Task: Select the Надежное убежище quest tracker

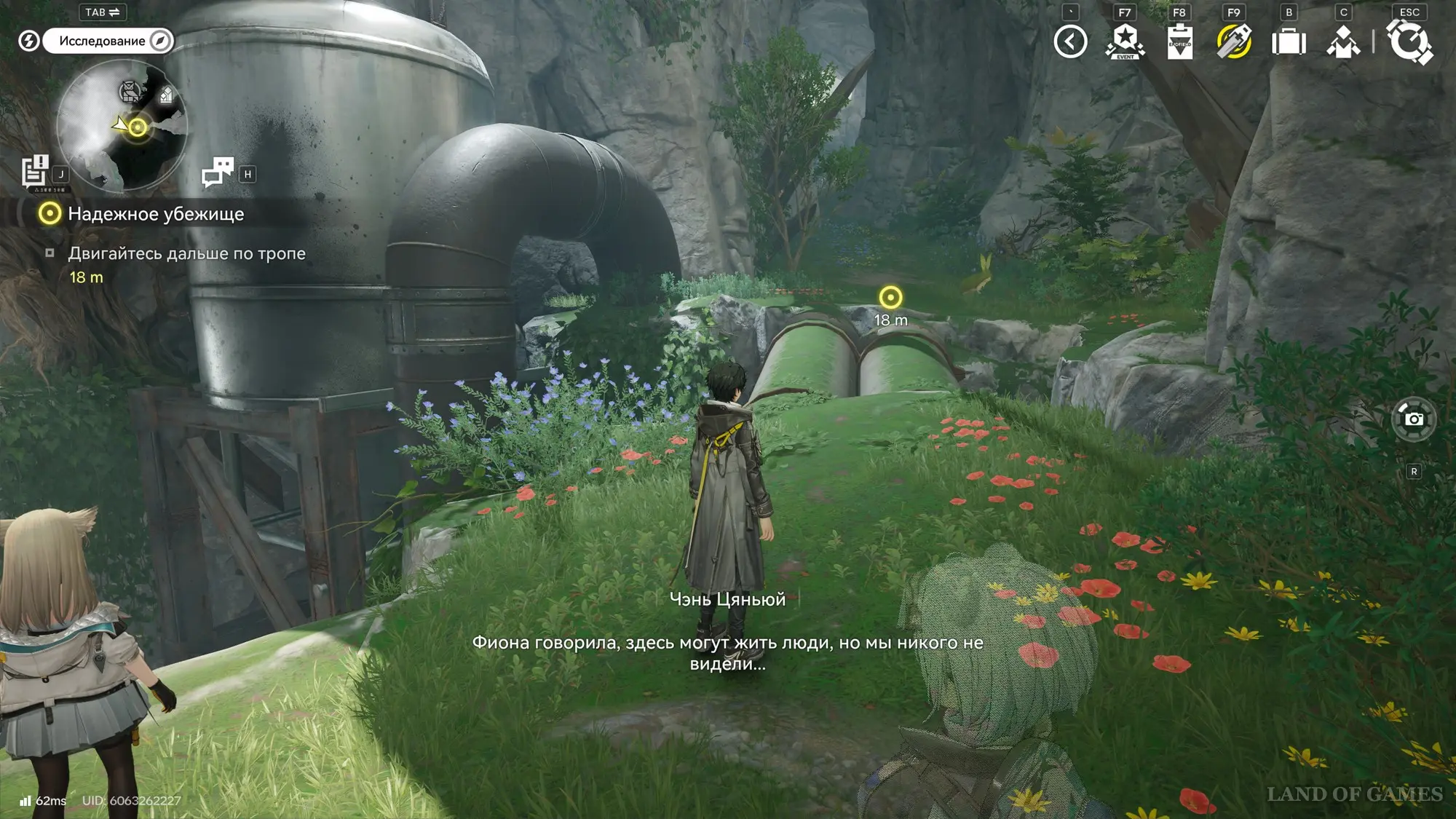Action: tap(155, 214)
